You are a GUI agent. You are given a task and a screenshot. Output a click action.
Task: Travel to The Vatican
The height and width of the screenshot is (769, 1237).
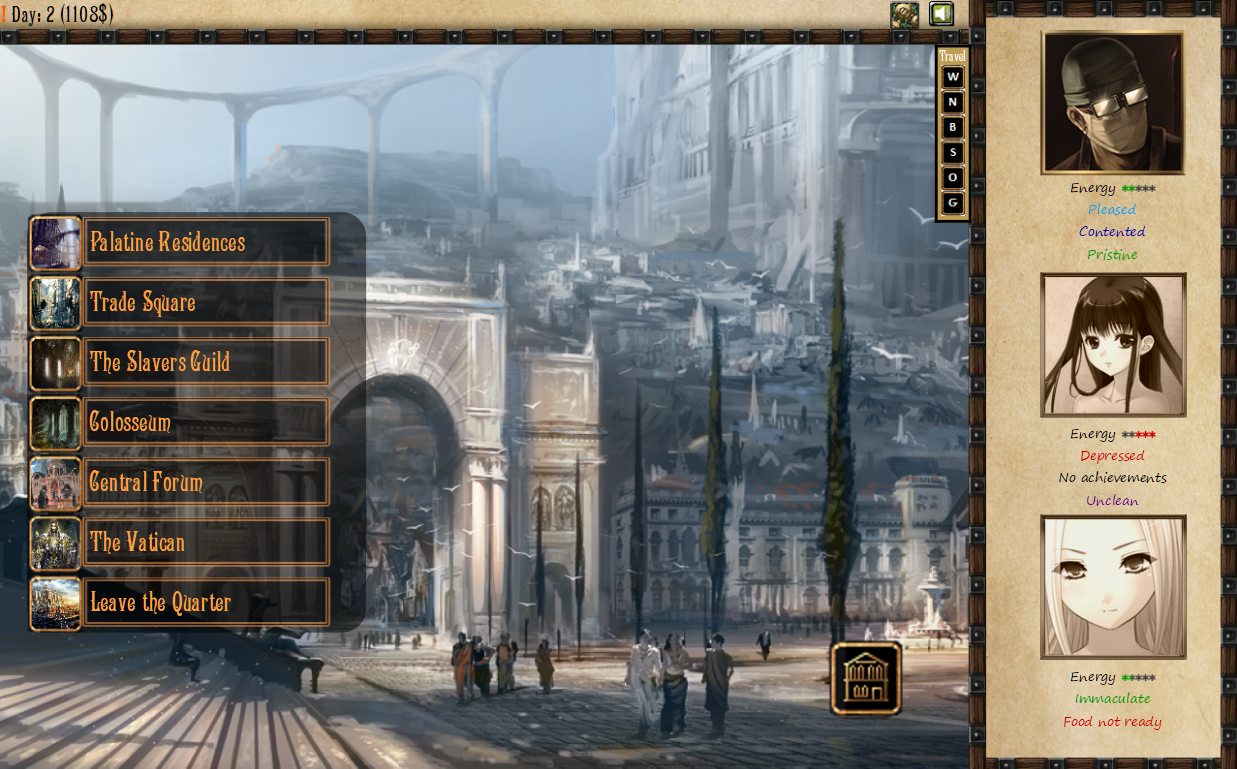(206, 542)
